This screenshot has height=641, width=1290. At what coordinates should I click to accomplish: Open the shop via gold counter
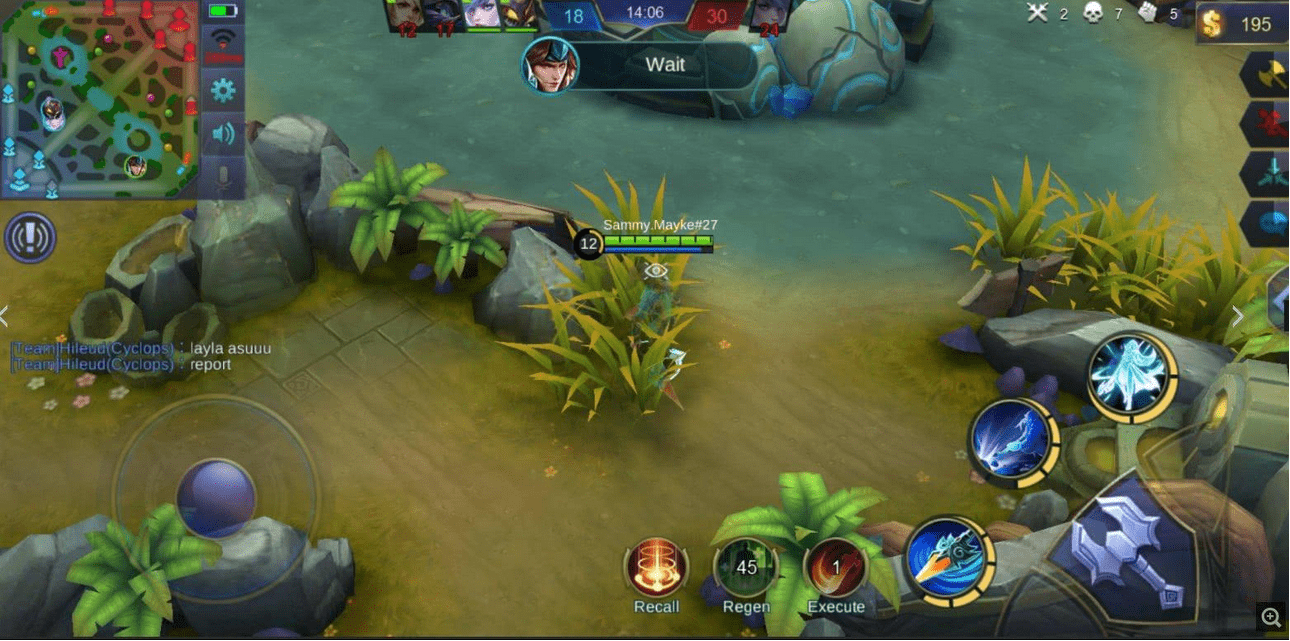[x=1242, y=24]
